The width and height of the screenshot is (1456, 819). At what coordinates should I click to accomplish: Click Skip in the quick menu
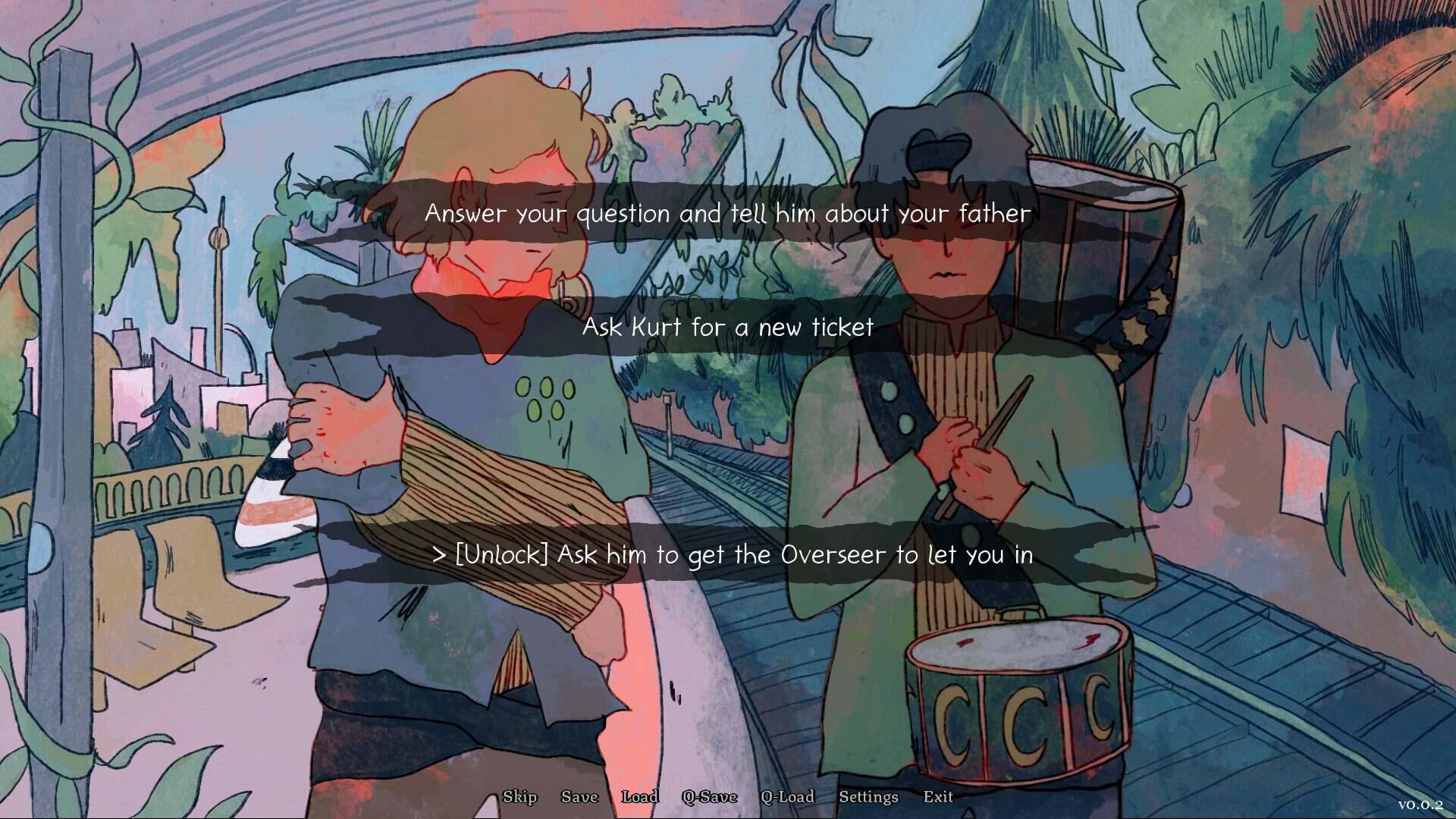(520, 797)
